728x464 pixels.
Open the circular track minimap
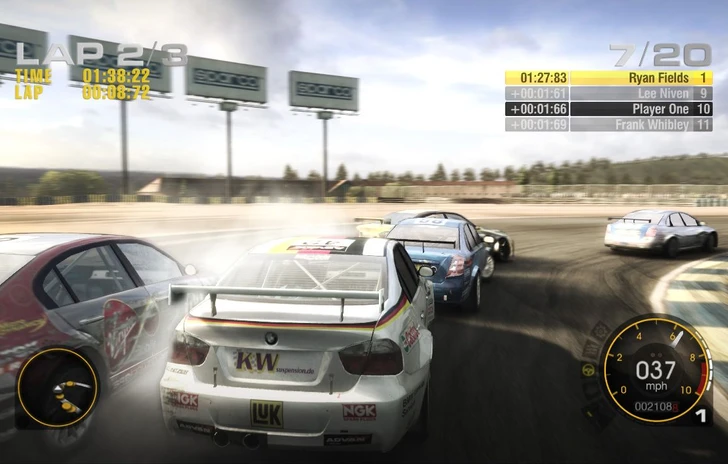58,387
